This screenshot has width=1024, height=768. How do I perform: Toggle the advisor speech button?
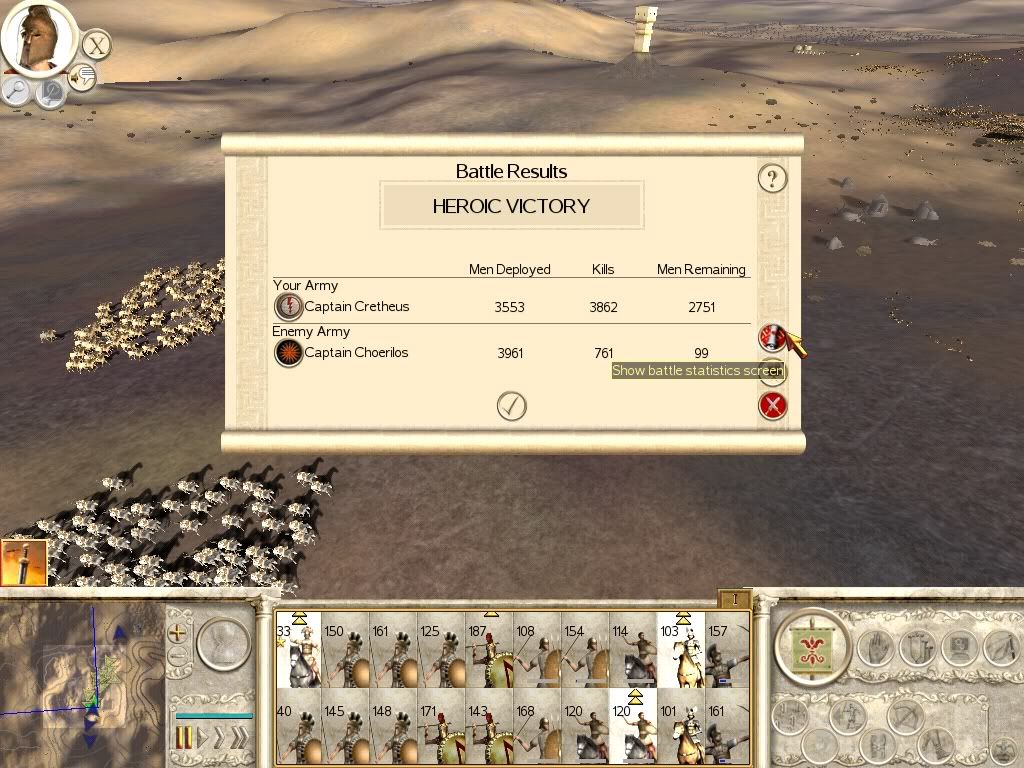tap(82, 77)
